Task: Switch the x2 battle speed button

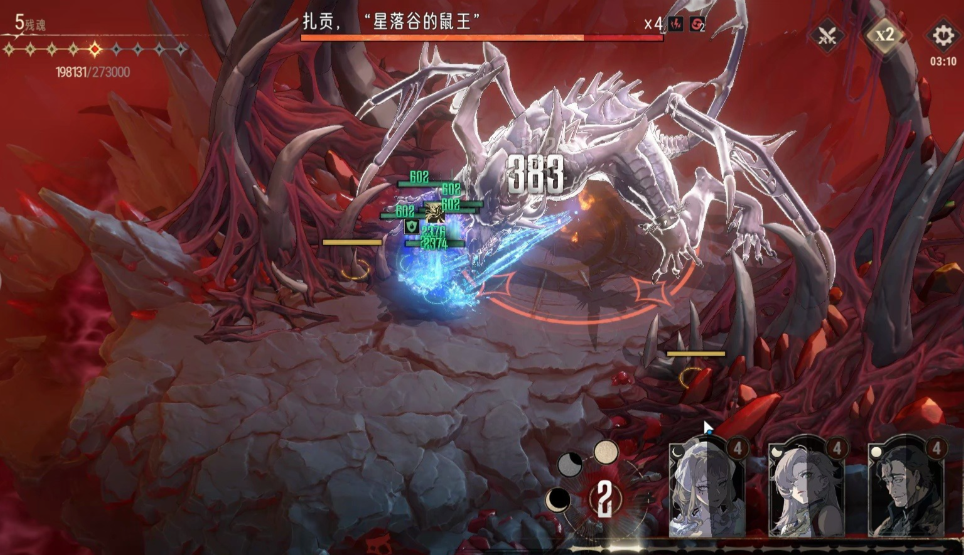Action: click(x=884, y=35)
